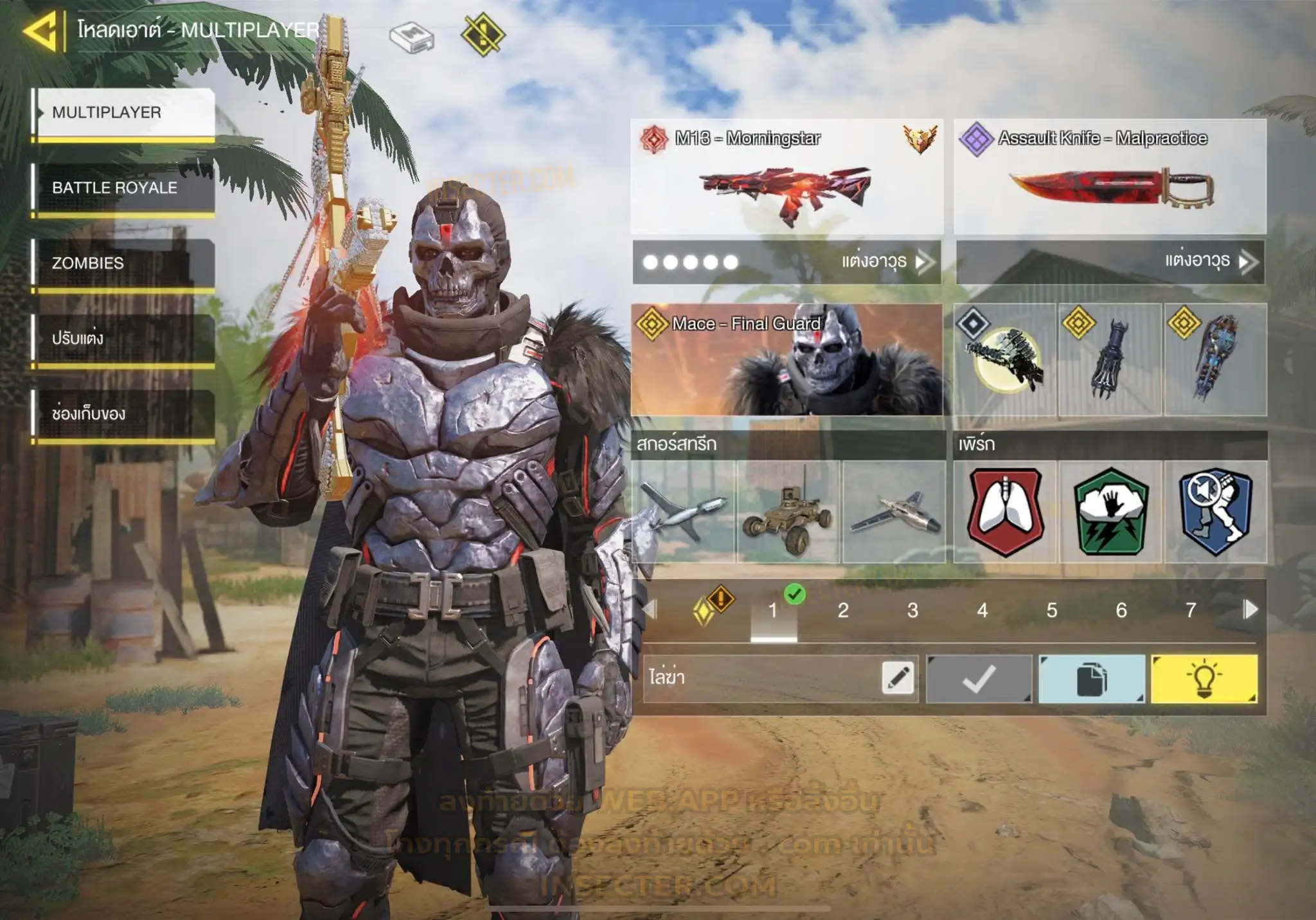Screen dimensions: 1316x920
Task: Open the ZOMBIES loadout tab
Action: click(x=124, y=263)
